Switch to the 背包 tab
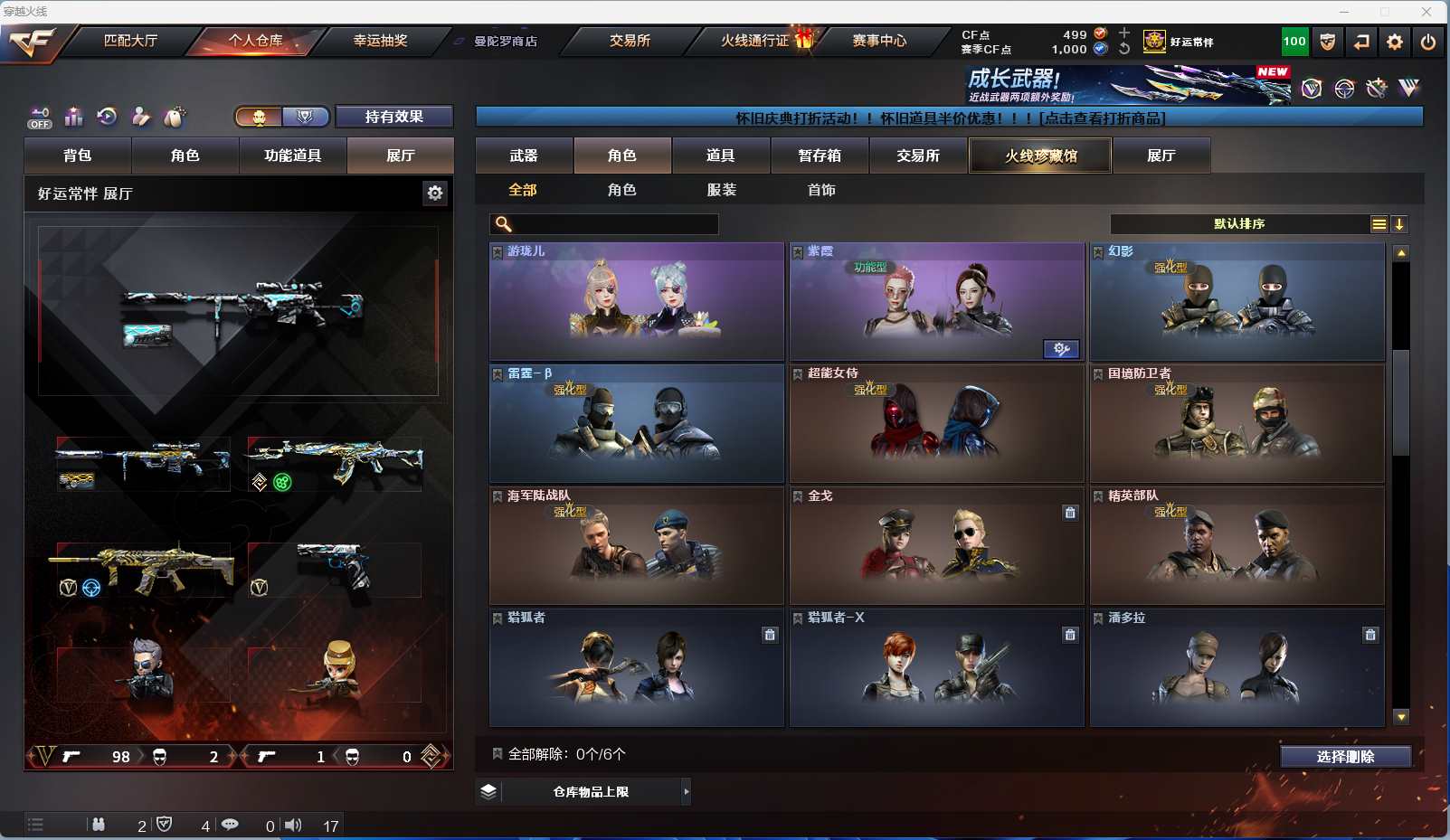 (78, 156)
